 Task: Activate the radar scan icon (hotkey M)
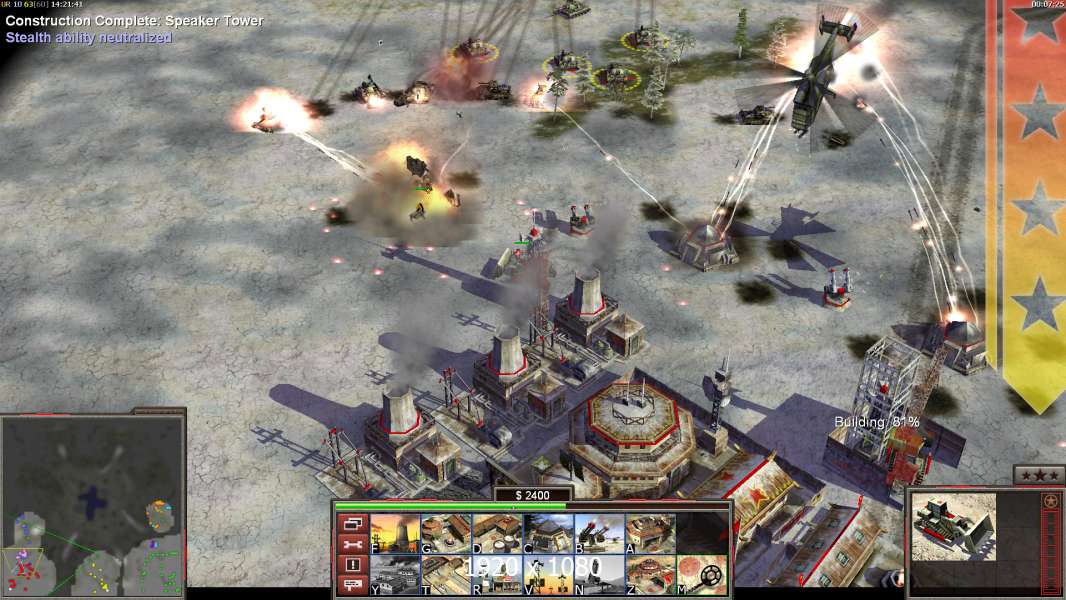pos(702,575)
